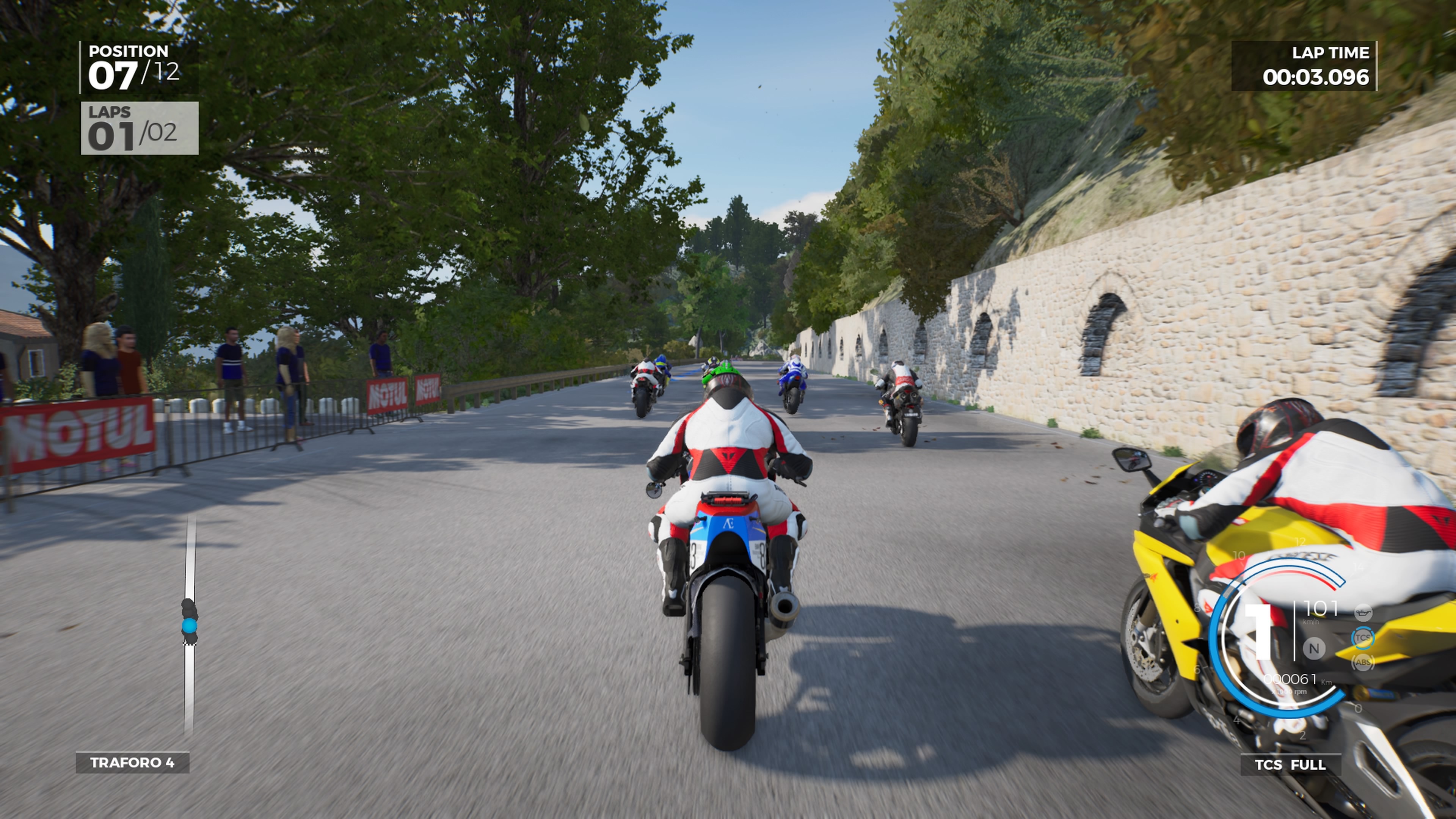Toggle the TCS indicator icon
Viewport: 1456px width, 819px height.
click(1362, 637)
